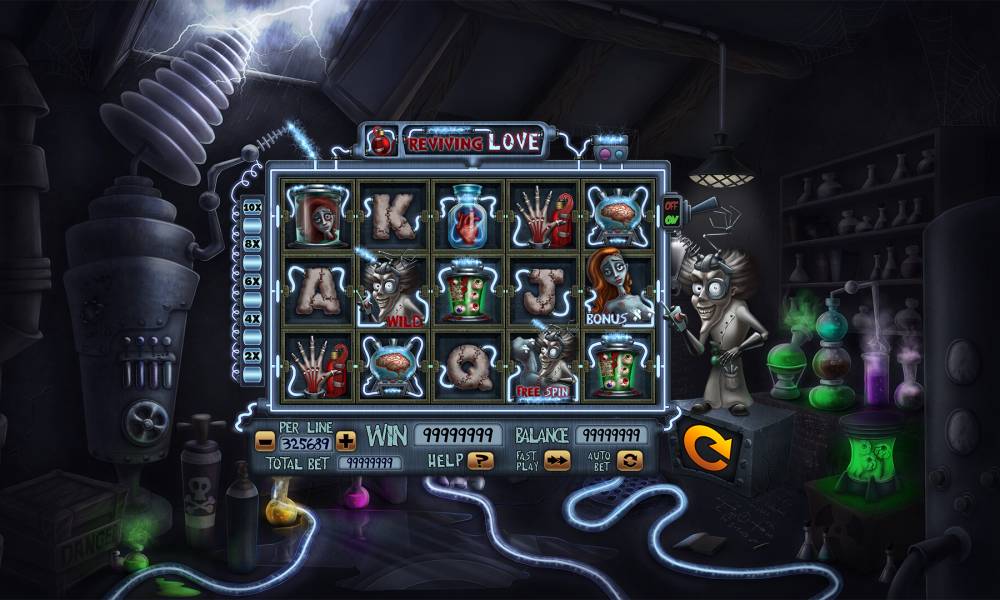
Task: Flip the OFF/ON switch beside the reels
Action: 671,212
